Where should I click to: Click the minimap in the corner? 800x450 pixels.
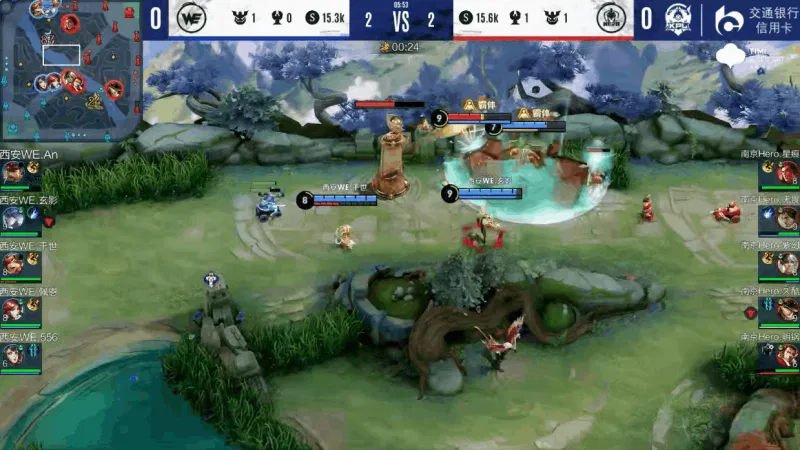68,70
